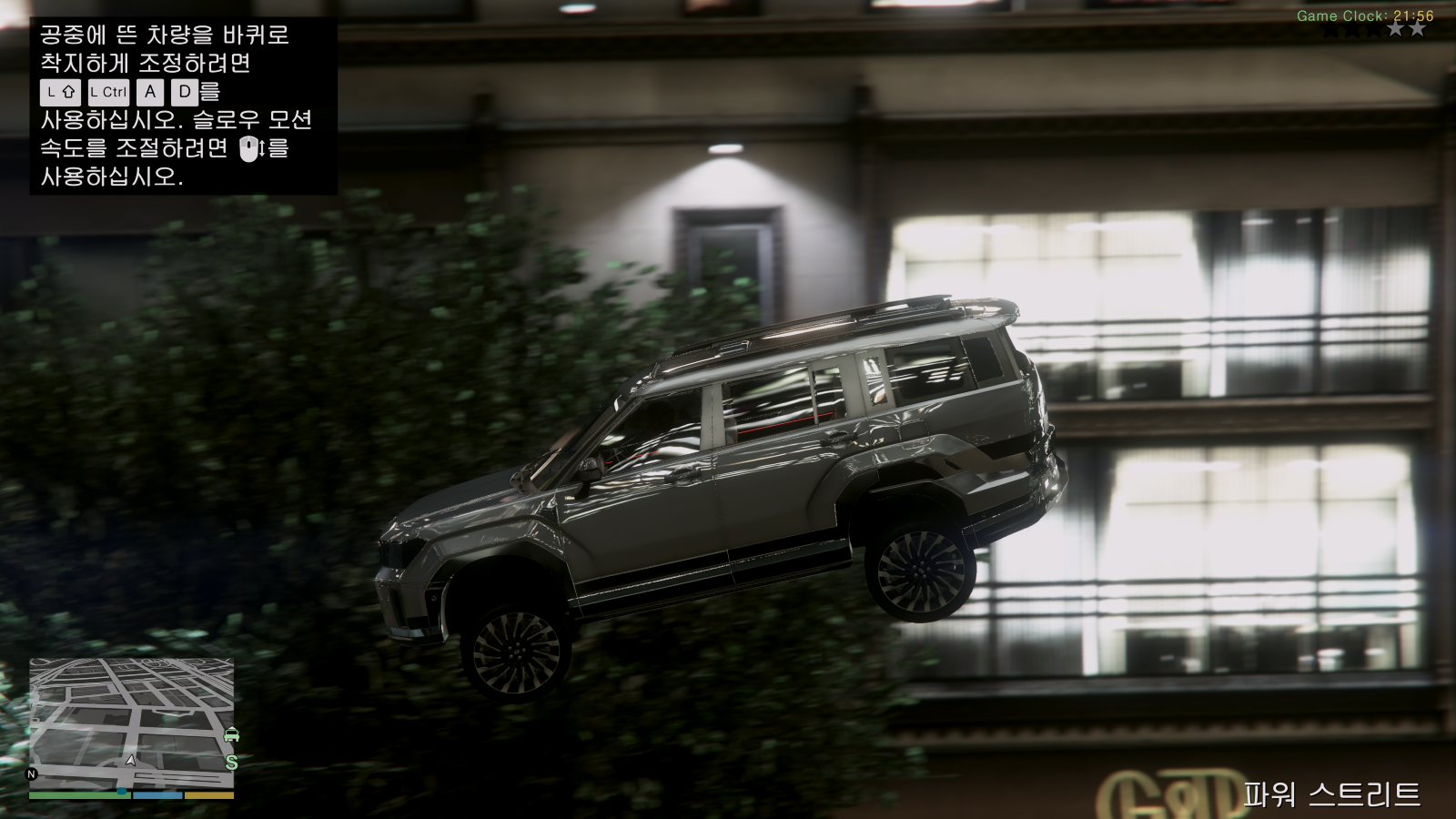Click the blue dot on the stamina bar
This screenshot has height=819, width=1456.
click(x=121, y=791)
